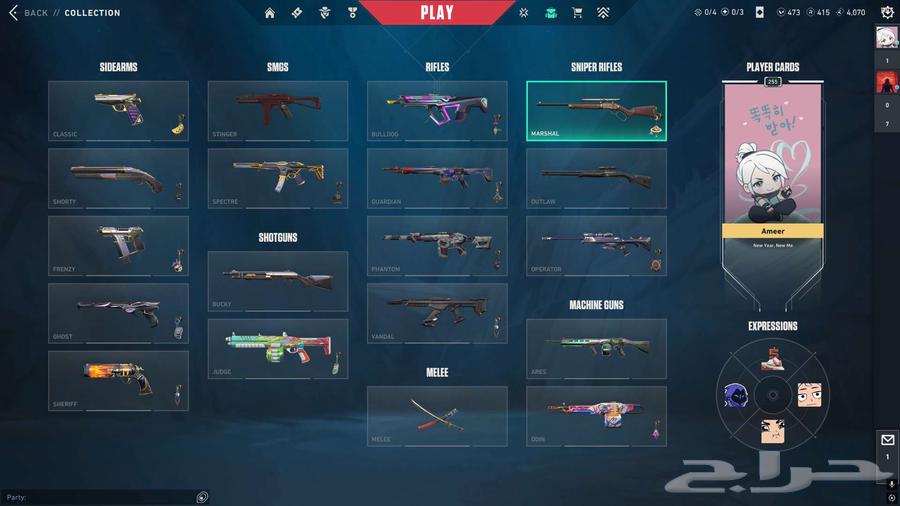Viewport: 900px width, 506px height.
Task: Open the Stinger SMG slot
Action: pyautogui.click(x=277, y=110)
